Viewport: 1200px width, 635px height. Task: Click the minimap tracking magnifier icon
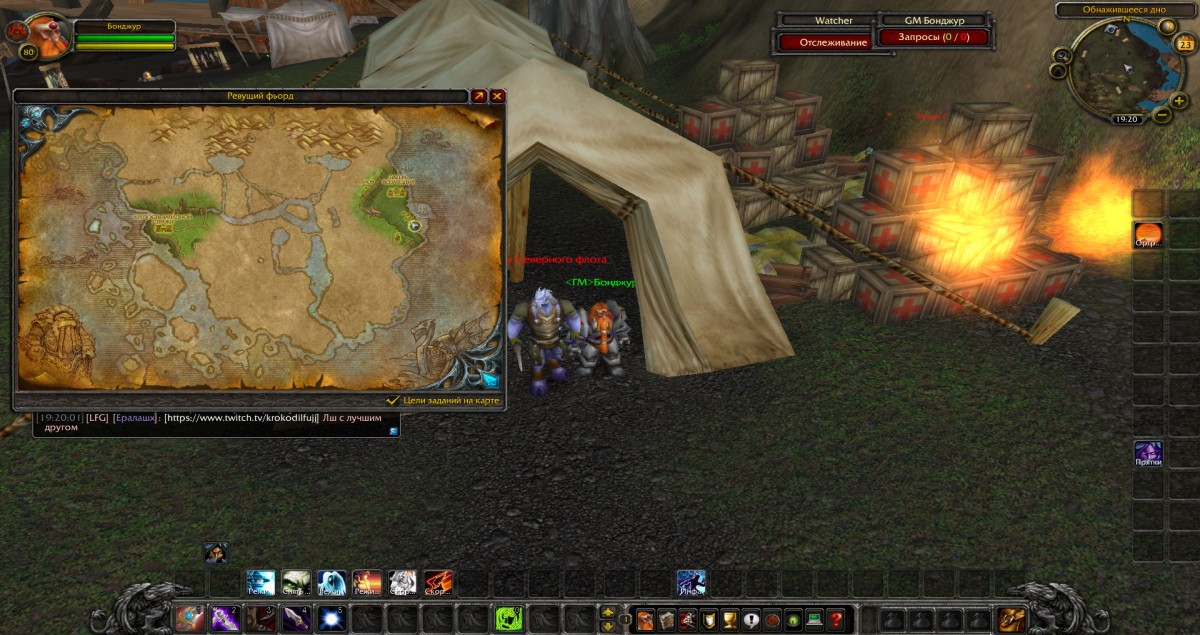coord(1060,57)
